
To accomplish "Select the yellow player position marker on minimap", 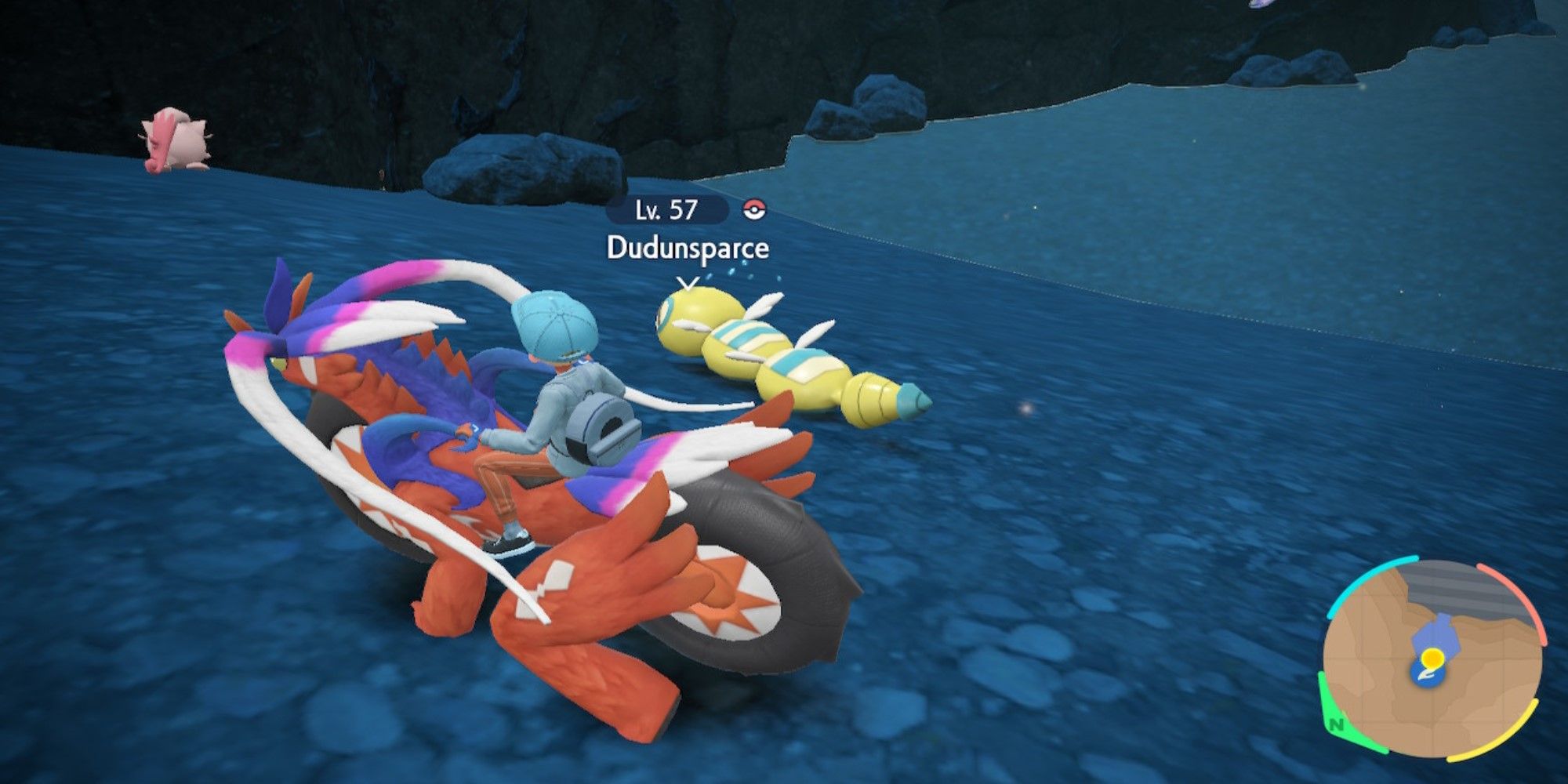I will click(x=1432, y=657).
